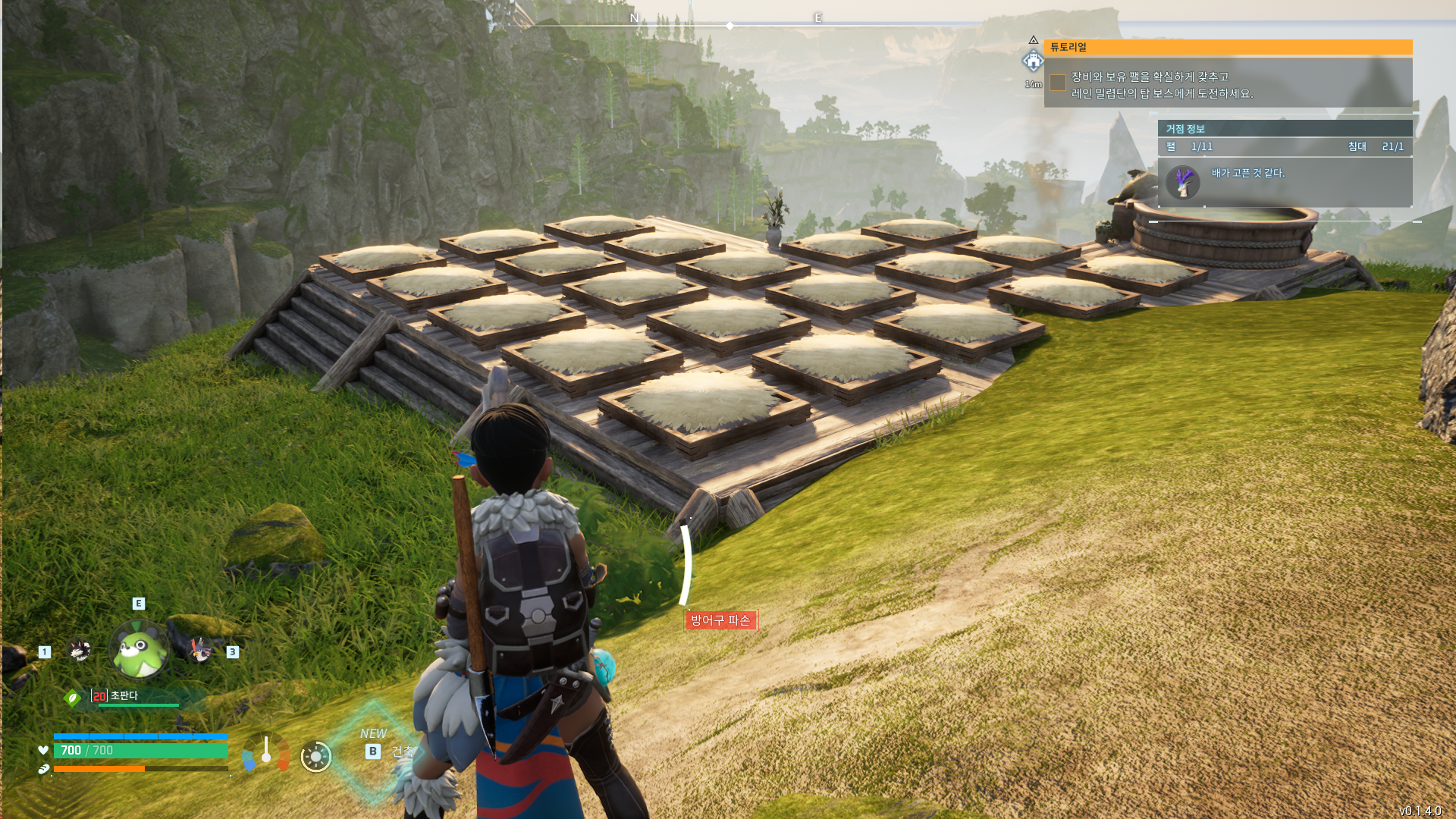1456x819 pixels.
Task: Click the 방어구 파손 armor broken warning
Action: (720, 620)
